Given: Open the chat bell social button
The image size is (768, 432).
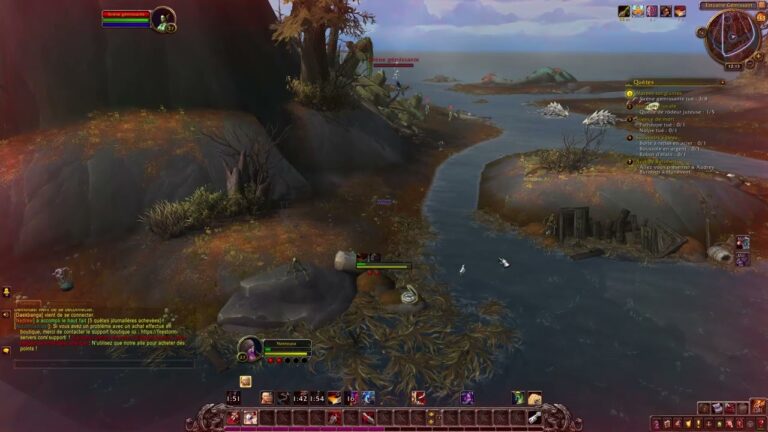Looking at the screenshot, I should point(6,293).
